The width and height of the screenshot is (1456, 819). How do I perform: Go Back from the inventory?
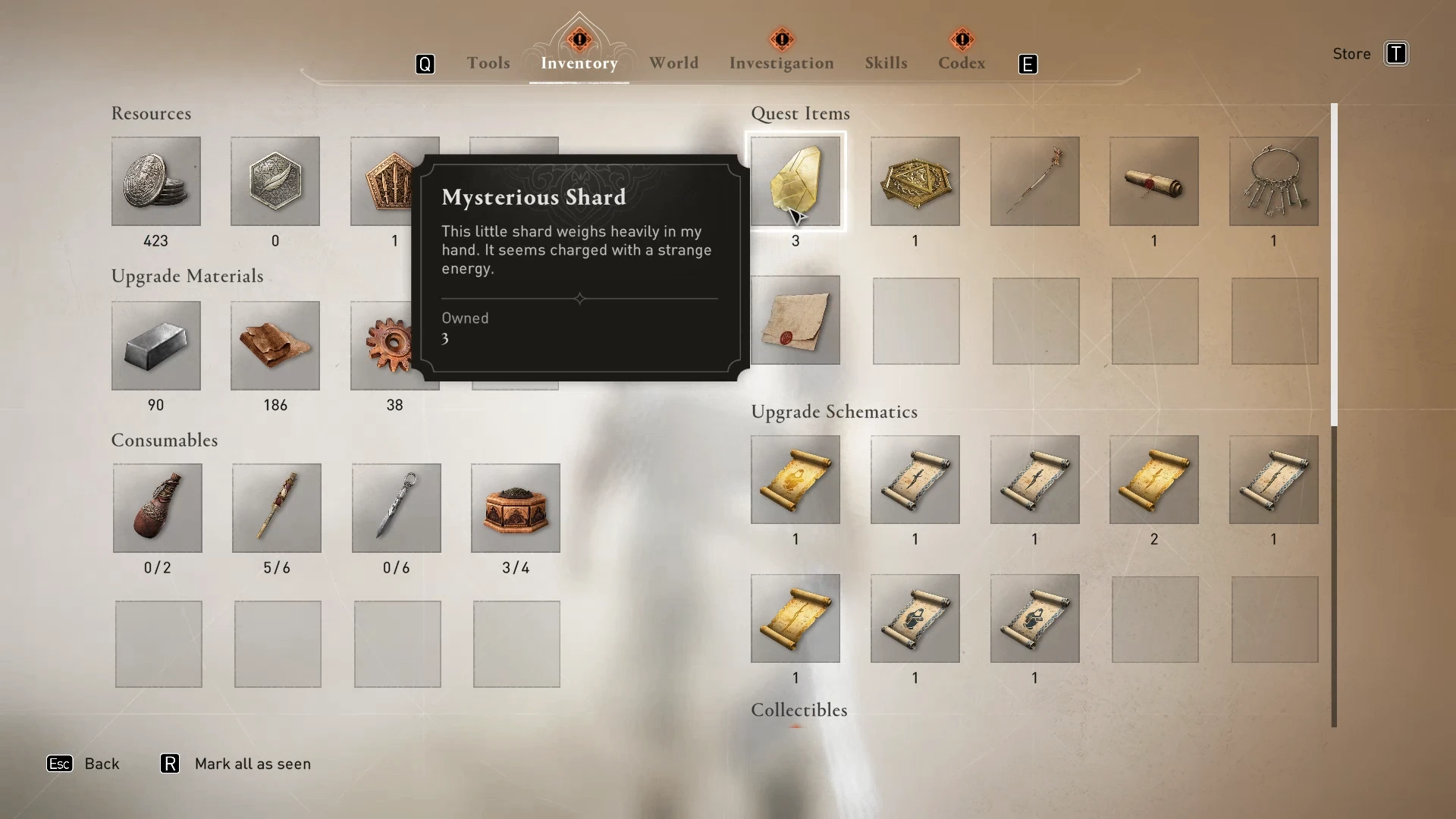click(101, 764)
